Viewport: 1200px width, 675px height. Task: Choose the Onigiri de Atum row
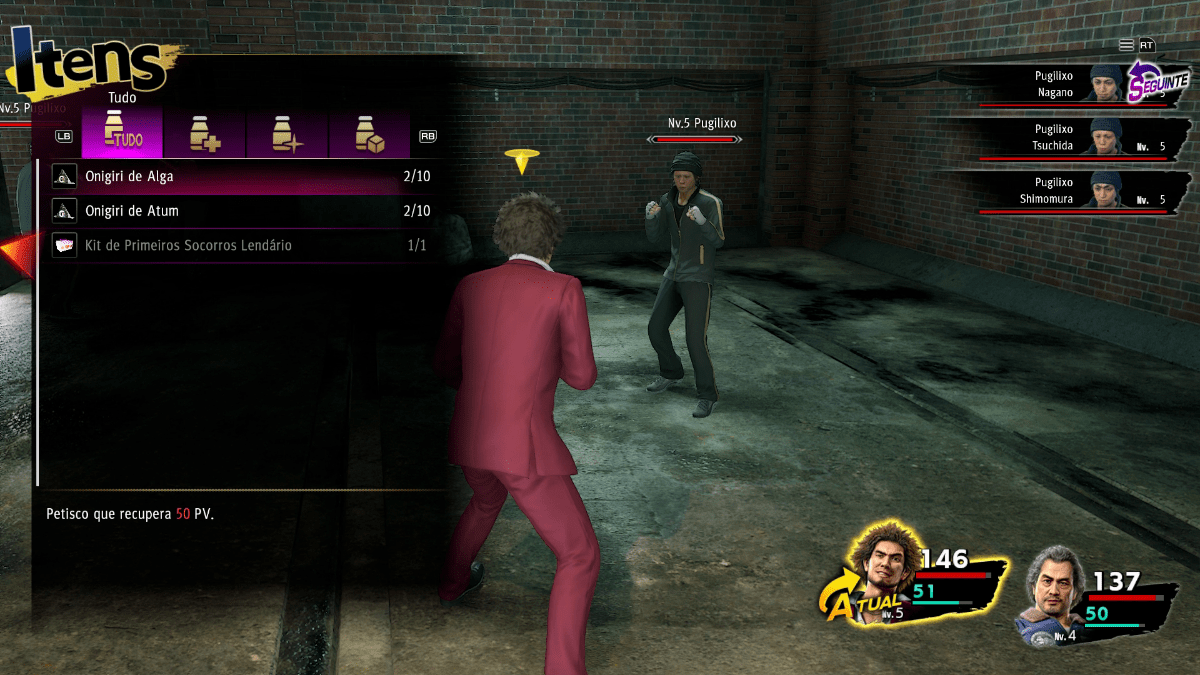[x=240, y=211]
